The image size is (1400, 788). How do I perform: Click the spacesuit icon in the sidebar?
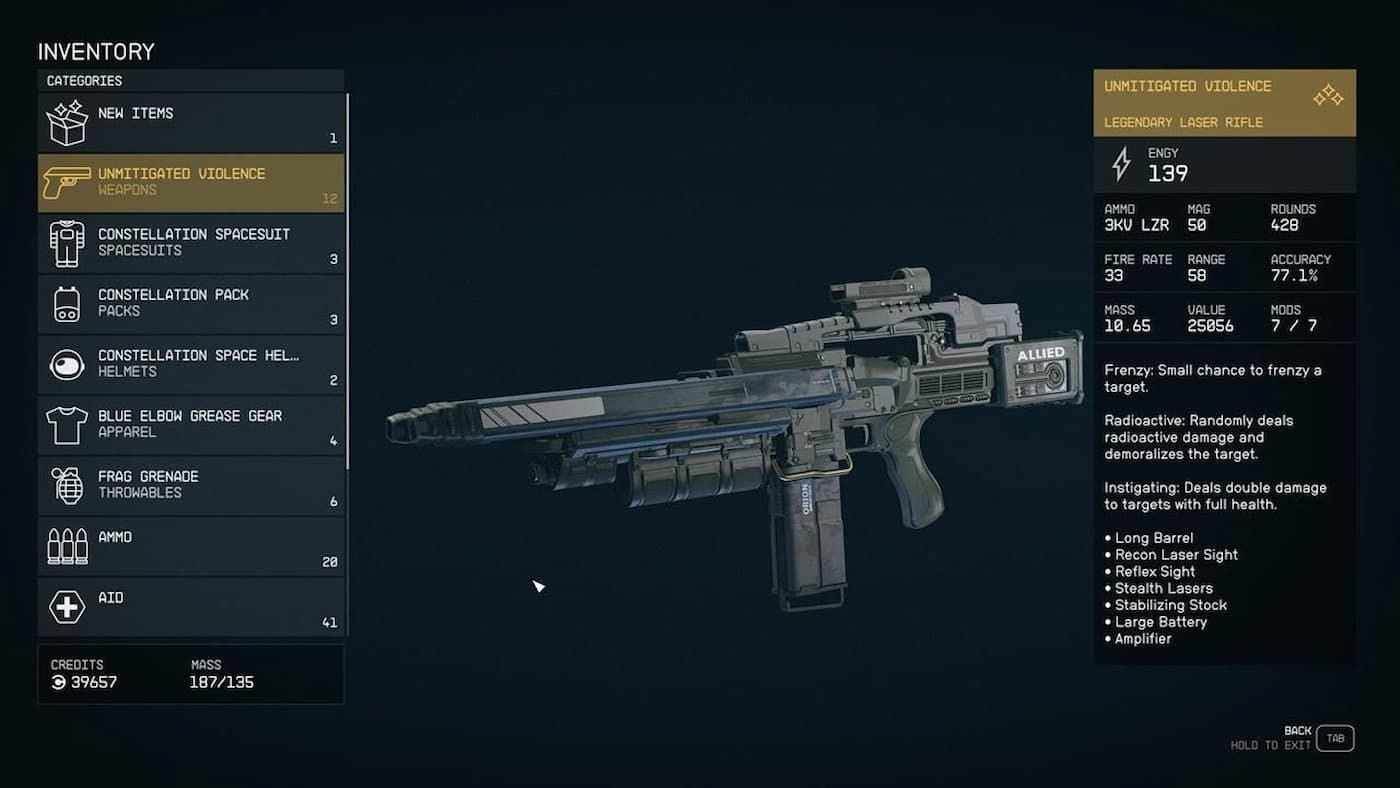click(x=66, y=243)
